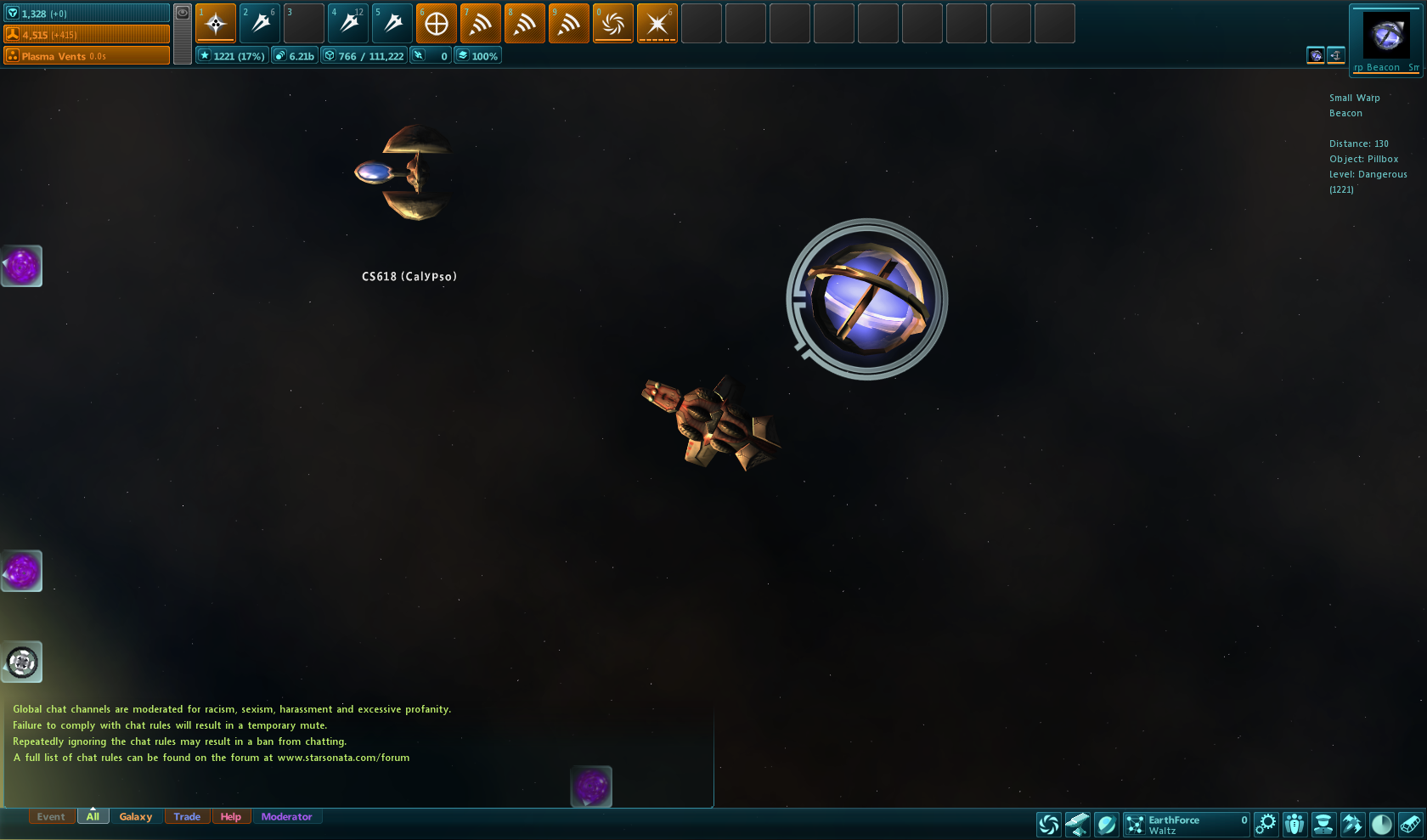1427x840 pixels.
Task: Open the EarthForce Waltz galaxy map panel
Action: pyautogui.click(x=1186, y=825)
